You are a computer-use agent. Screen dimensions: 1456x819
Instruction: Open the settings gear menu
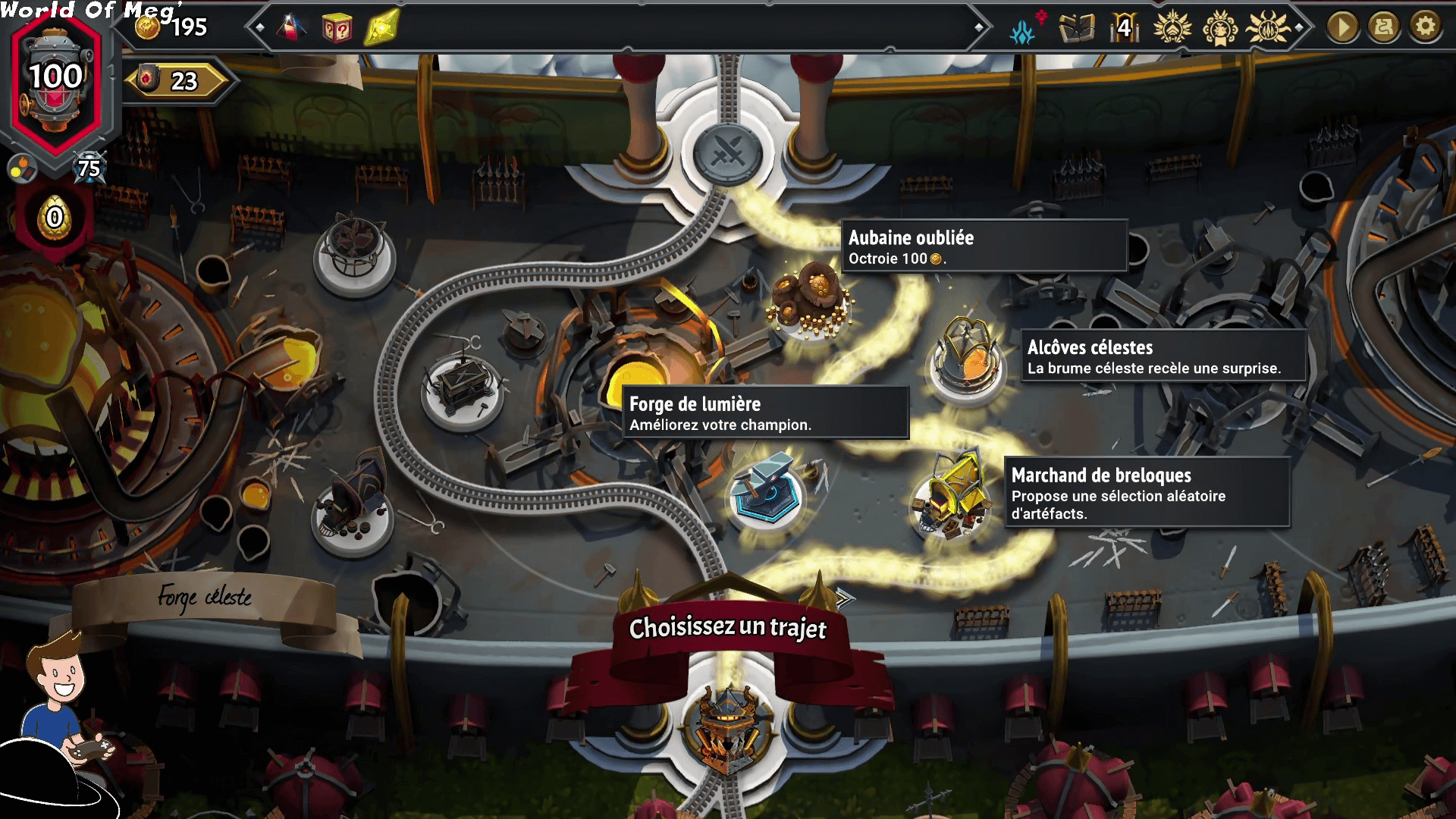point(1425,27)
